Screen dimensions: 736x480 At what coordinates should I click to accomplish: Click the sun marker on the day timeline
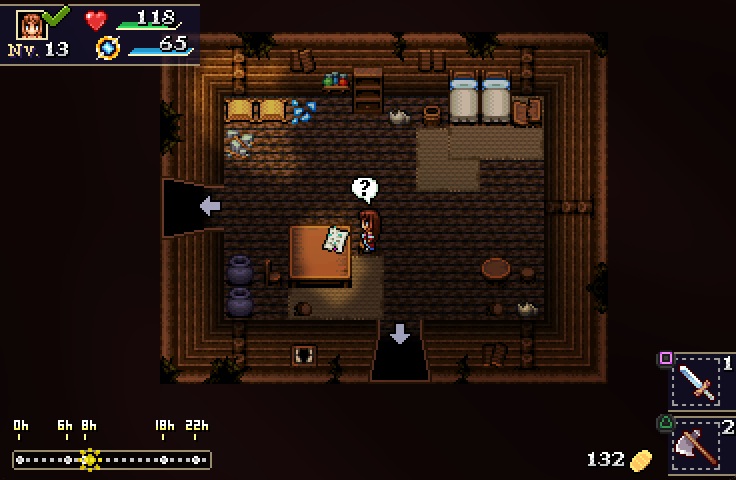pyautogui.click(x=90, y=459)
